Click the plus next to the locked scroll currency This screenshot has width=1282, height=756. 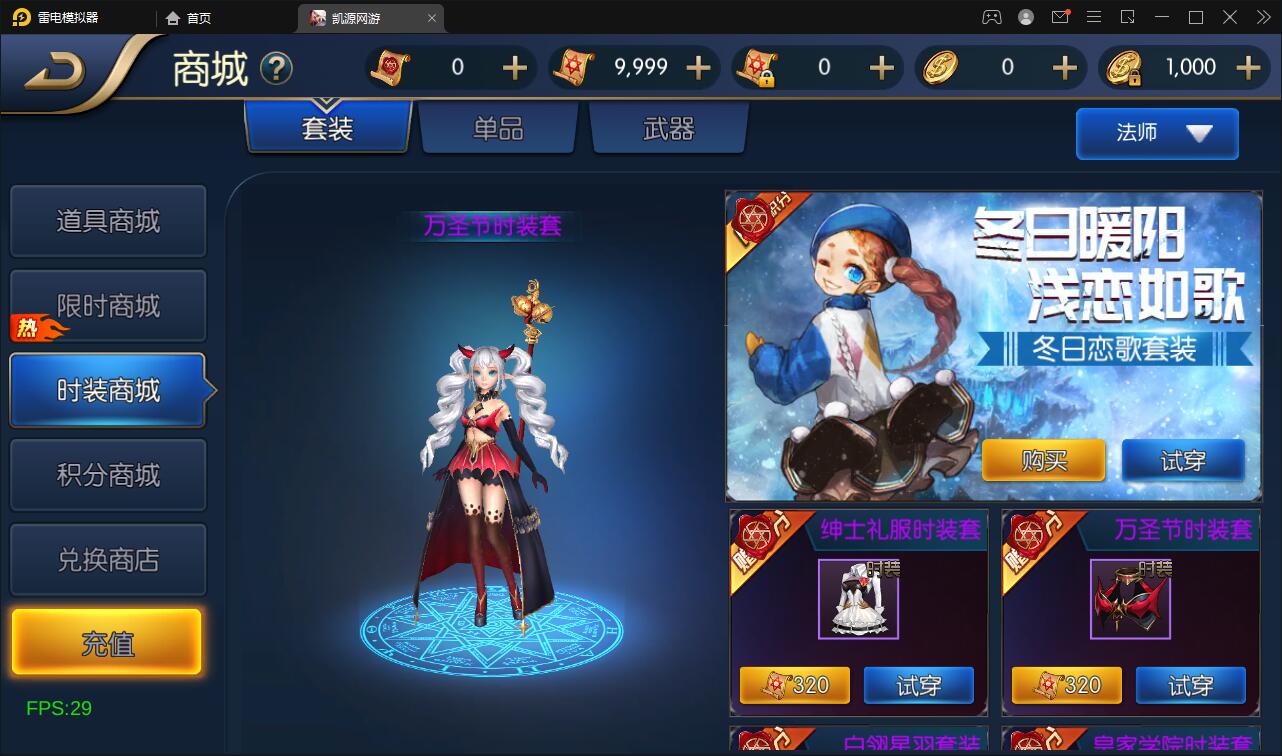[881, 67]
